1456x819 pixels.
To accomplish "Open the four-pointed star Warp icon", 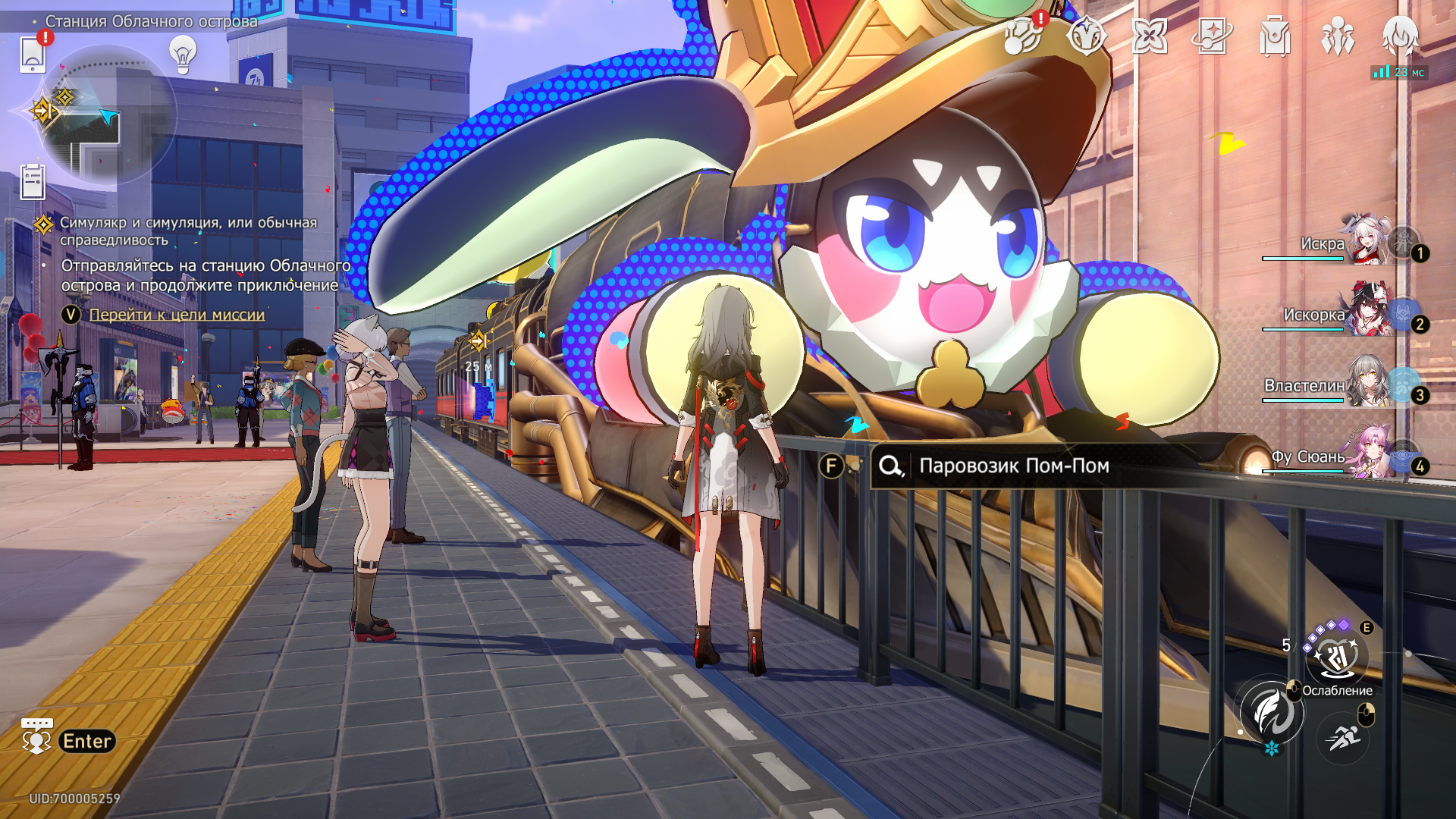I will click(1149, 36).
